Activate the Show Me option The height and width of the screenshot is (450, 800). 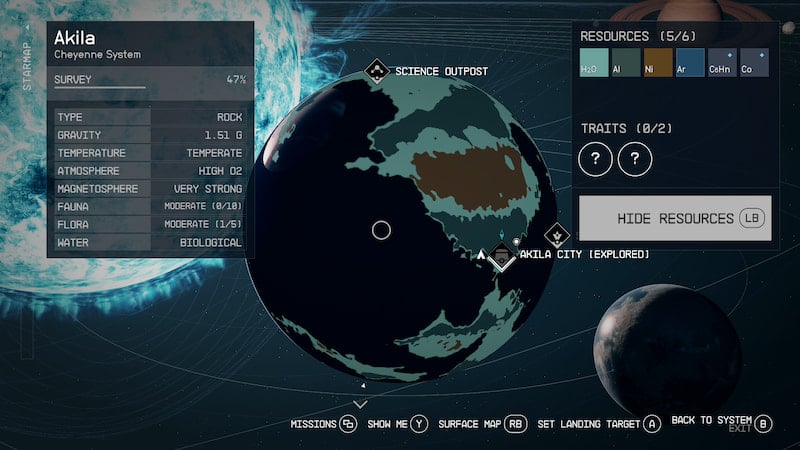(397, 424)
